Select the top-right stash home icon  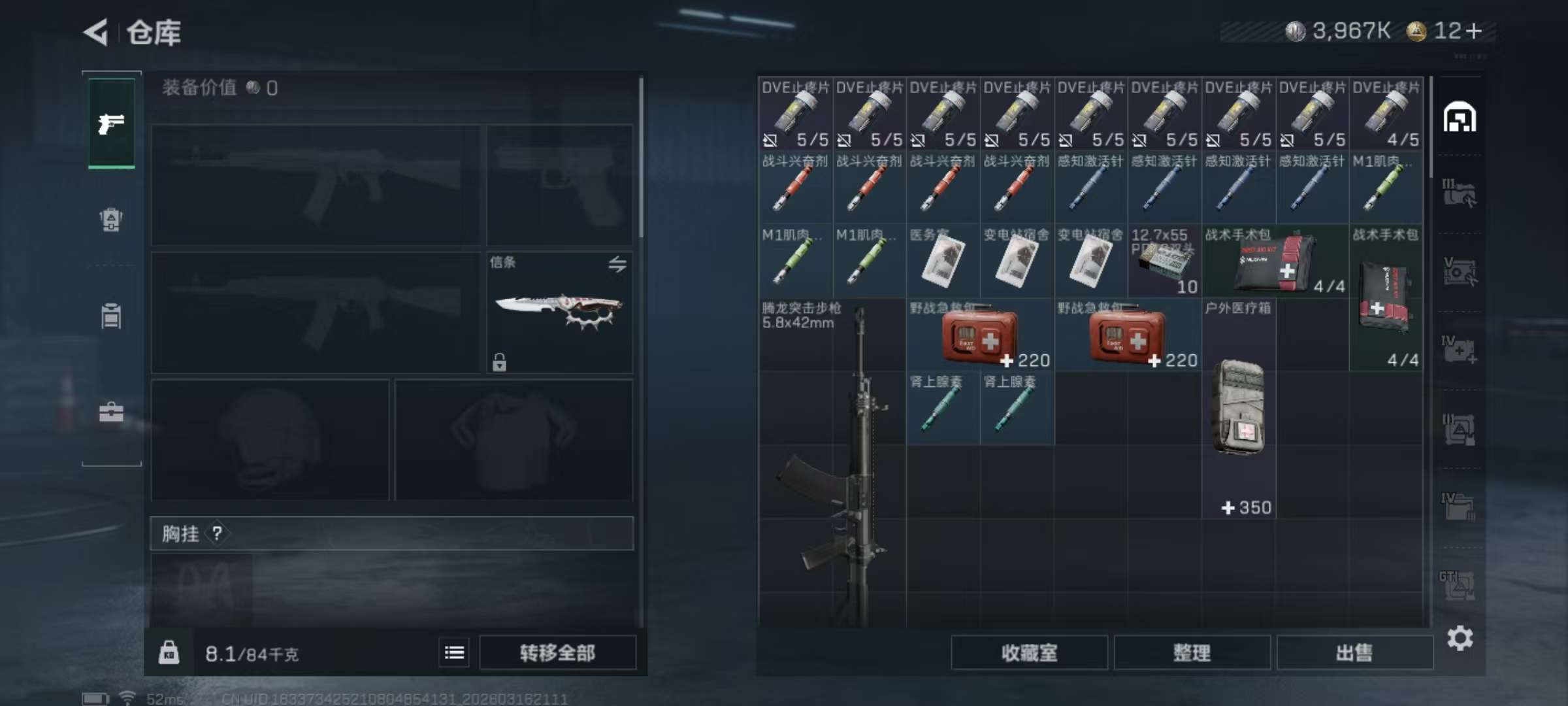(1460, 118)
